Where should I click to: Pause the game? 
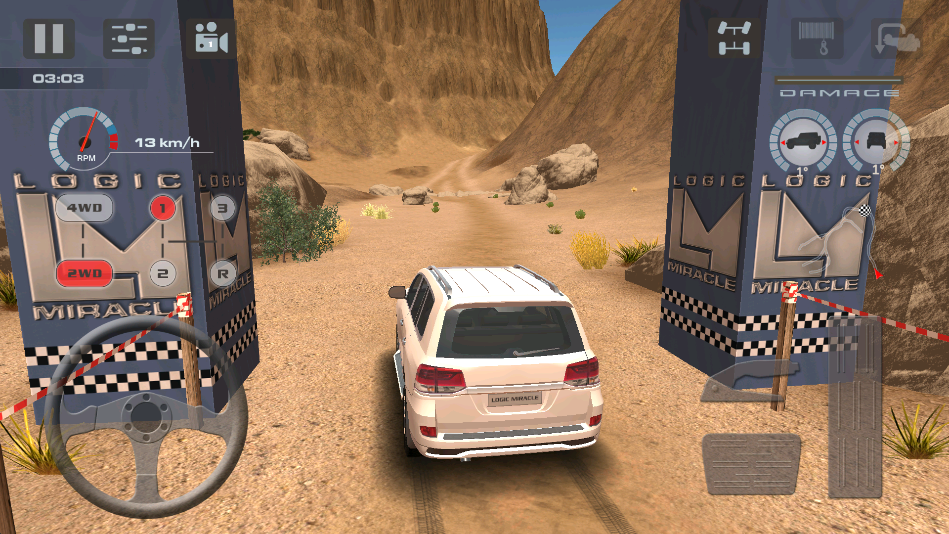49,38
